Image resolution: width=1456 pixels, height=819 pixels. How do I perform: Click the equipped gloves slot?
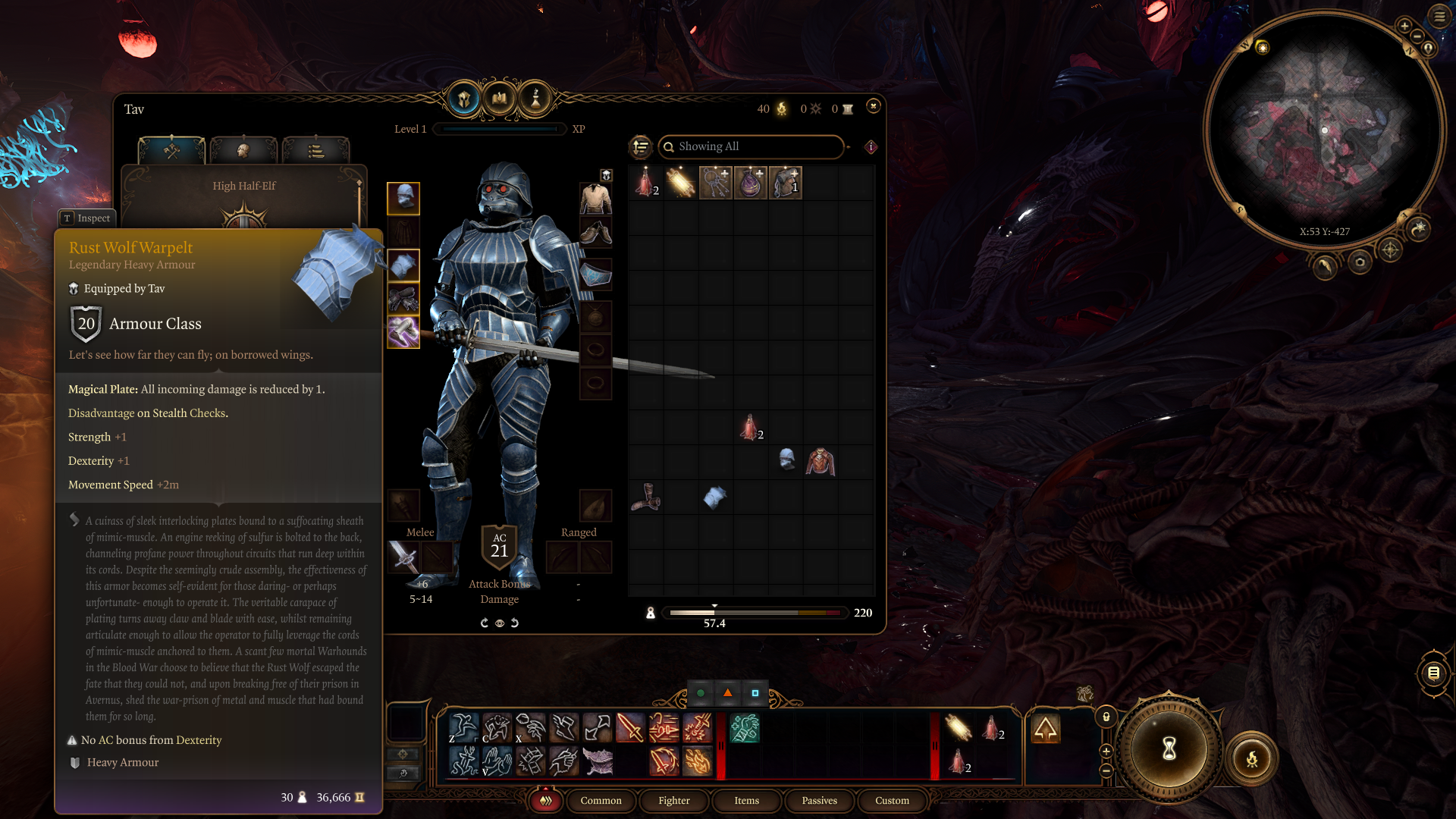(x=403, y=300)
